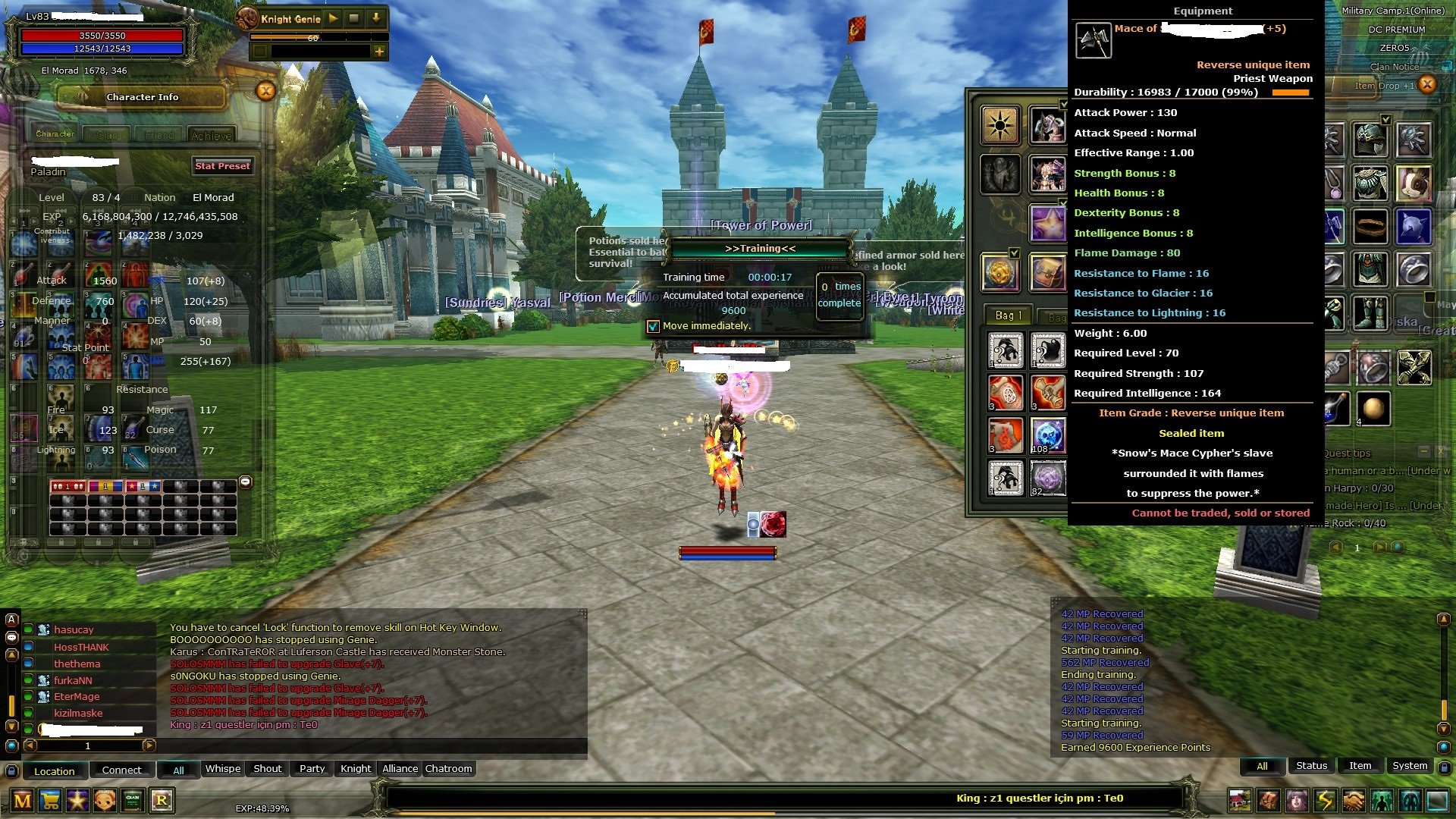
Task: Select the lightning skills icon bottom-right
Action: pos(1325,801)
